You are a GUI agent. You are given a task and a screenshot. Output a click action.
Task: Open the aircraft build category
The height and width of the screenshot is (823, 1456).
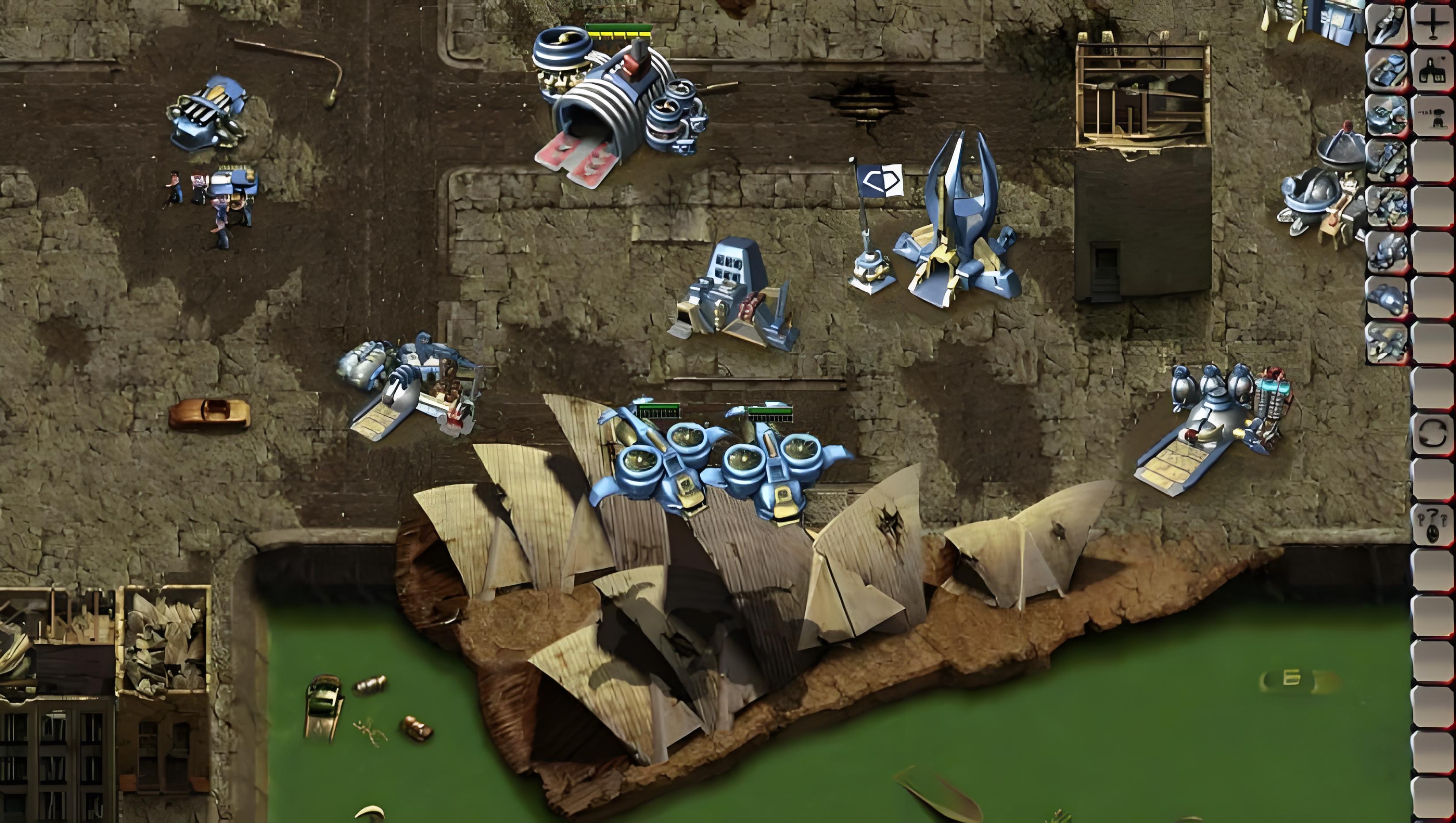pos(1433,24)
